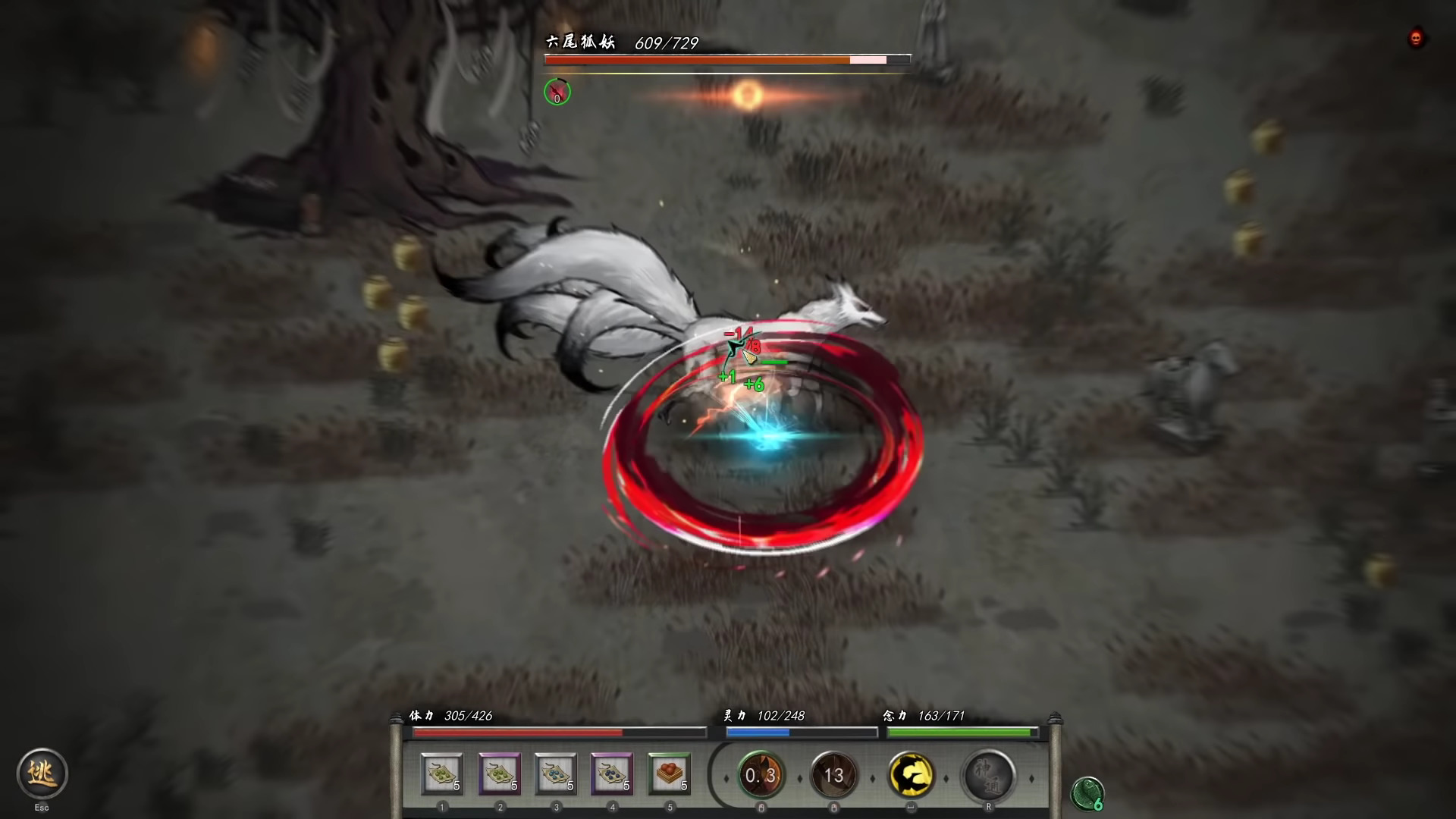1456x819 pixels.
Task: Select the grayed-out 神通 ability on R
Action: pyautogui.click(x=990, y=776)
